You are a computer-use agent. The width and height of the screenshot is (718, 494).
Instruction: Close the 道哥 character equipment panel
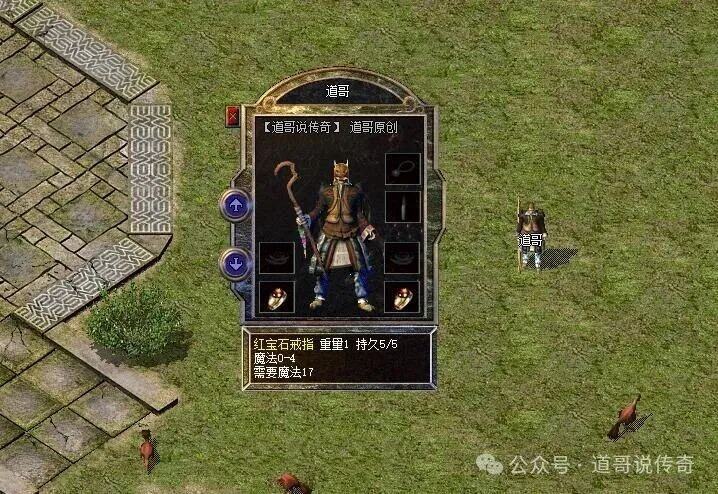pos(233,115)
